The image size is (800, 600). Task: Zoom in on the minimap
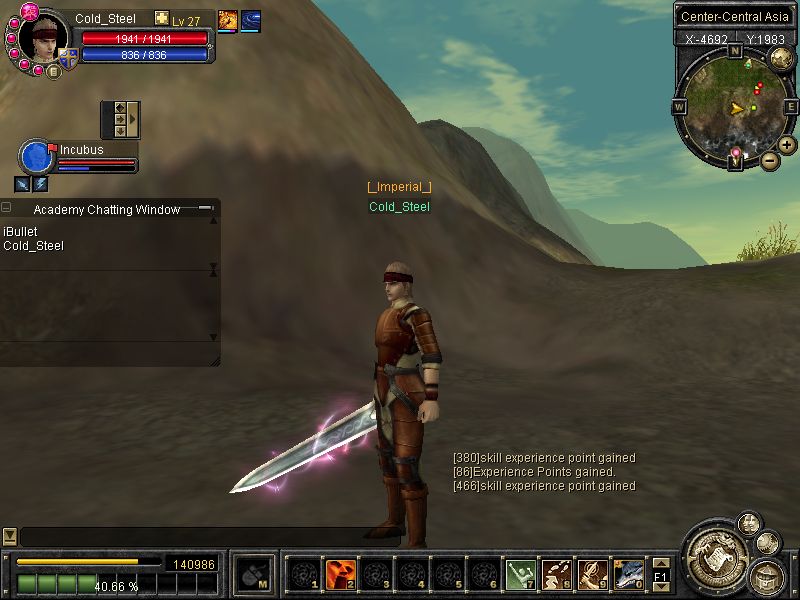[x=787, y=145]
